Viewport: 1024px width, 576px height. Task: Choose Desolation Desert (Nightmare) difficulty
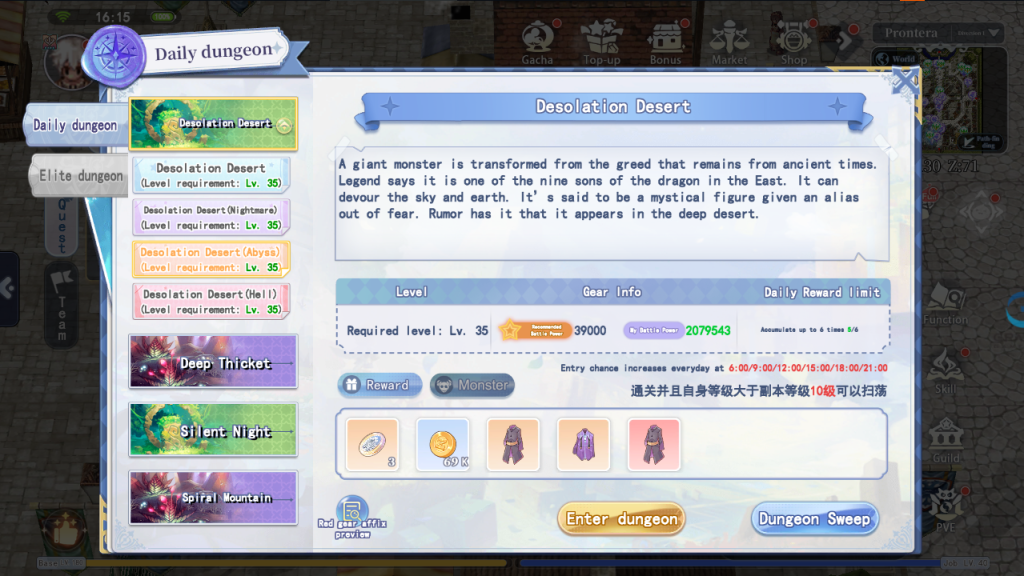coord(211,217)
